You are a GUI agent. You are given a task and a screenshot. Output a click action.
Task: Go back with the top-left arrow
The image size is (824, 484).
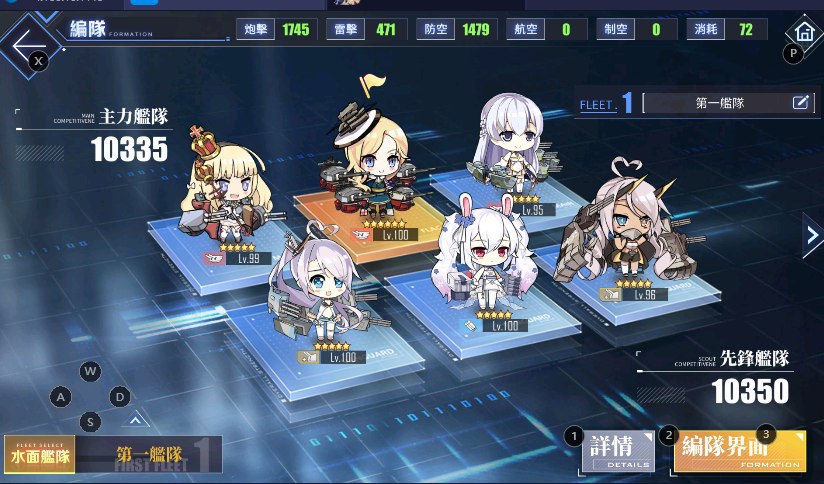(28, 44)
